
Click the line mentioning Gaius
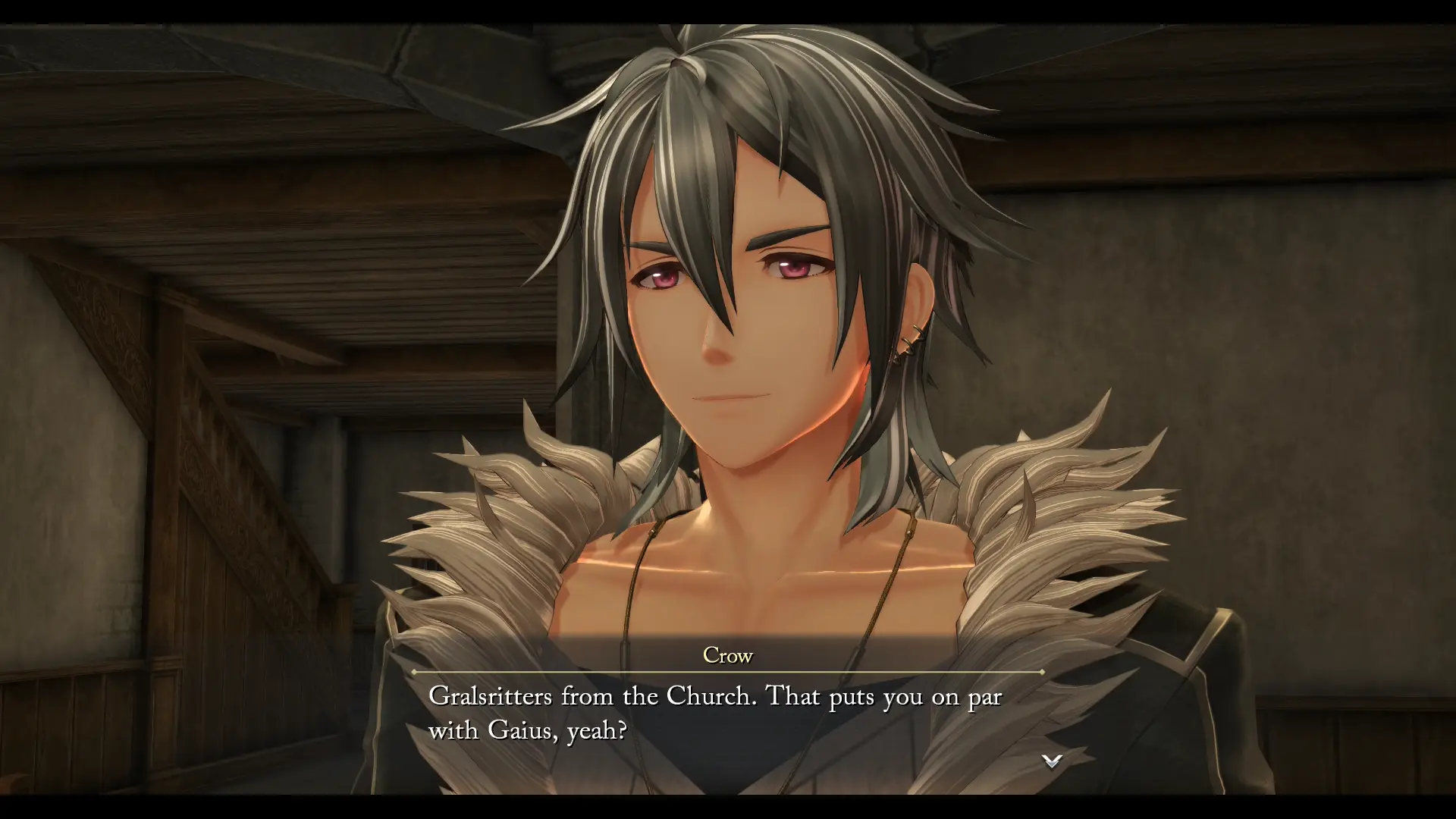531,732
